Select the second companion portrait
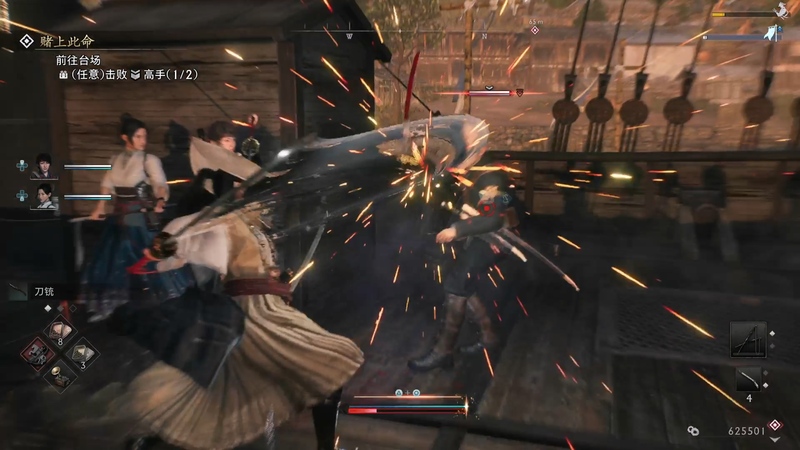Image resolution: width=800 pixels, height=450 pixels. (x=43, y=196)
